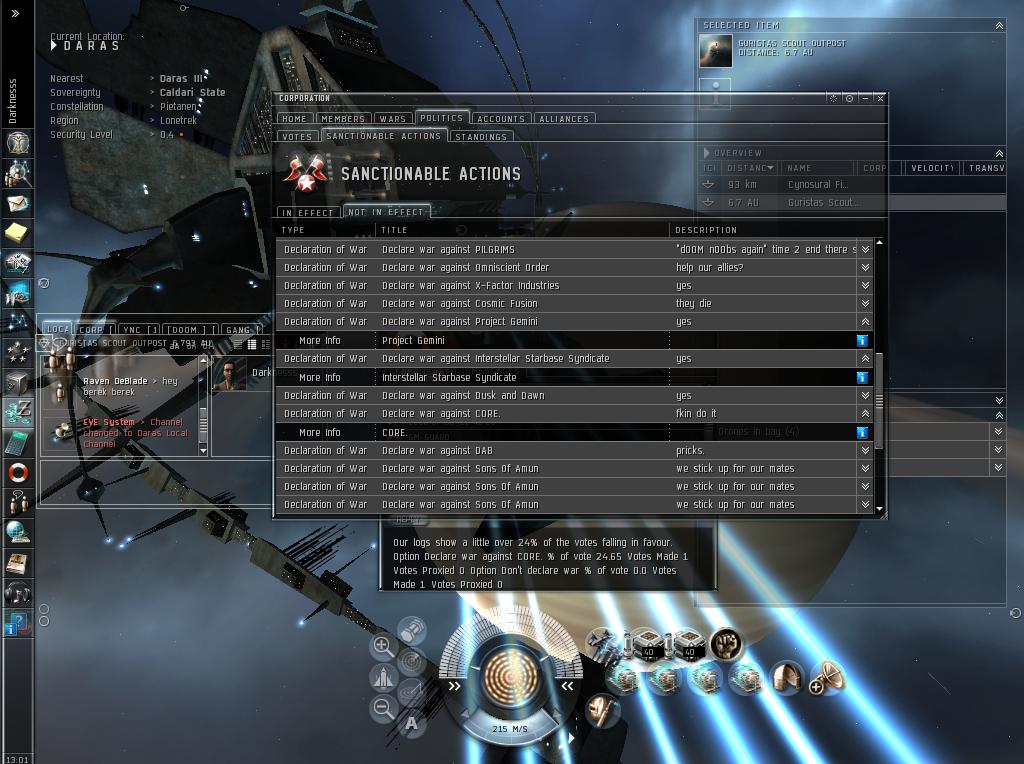Switch to the In Effect list
Image resolution: width=1024 pixels, height=764 pixels.
click(x=307, y=212)
